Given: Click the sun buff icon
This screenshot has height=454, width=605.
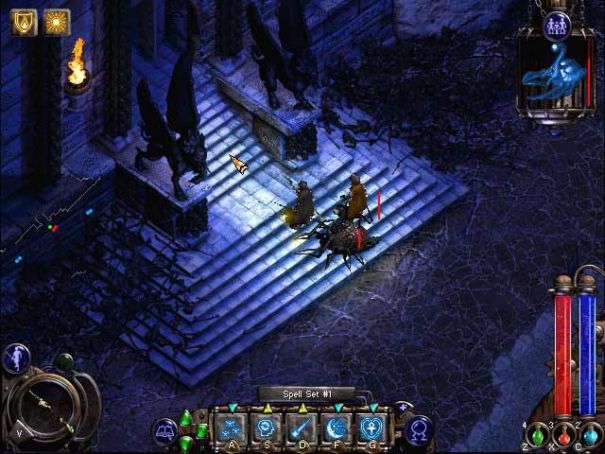Looking at the screenshot, I should (x=56, y=22).
